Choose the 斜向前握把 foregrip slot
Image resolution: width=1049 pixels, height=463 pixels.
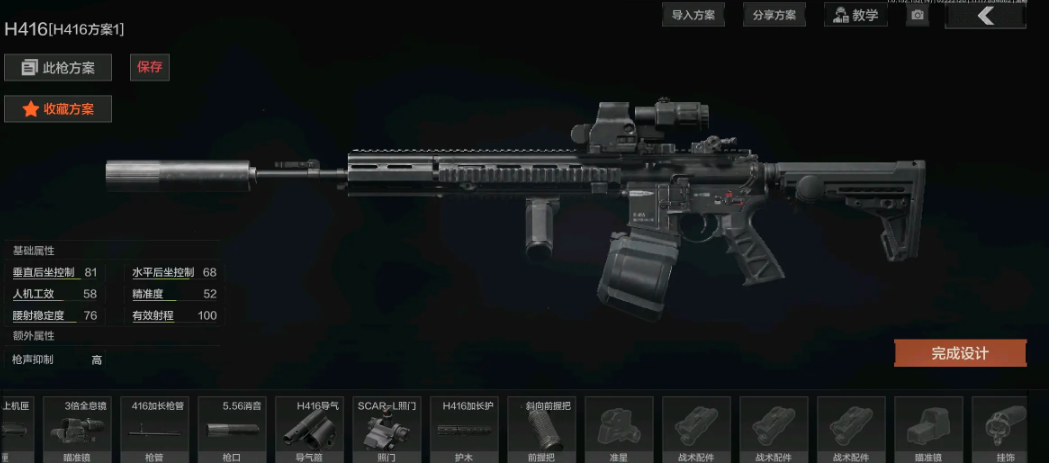point(544,428)
